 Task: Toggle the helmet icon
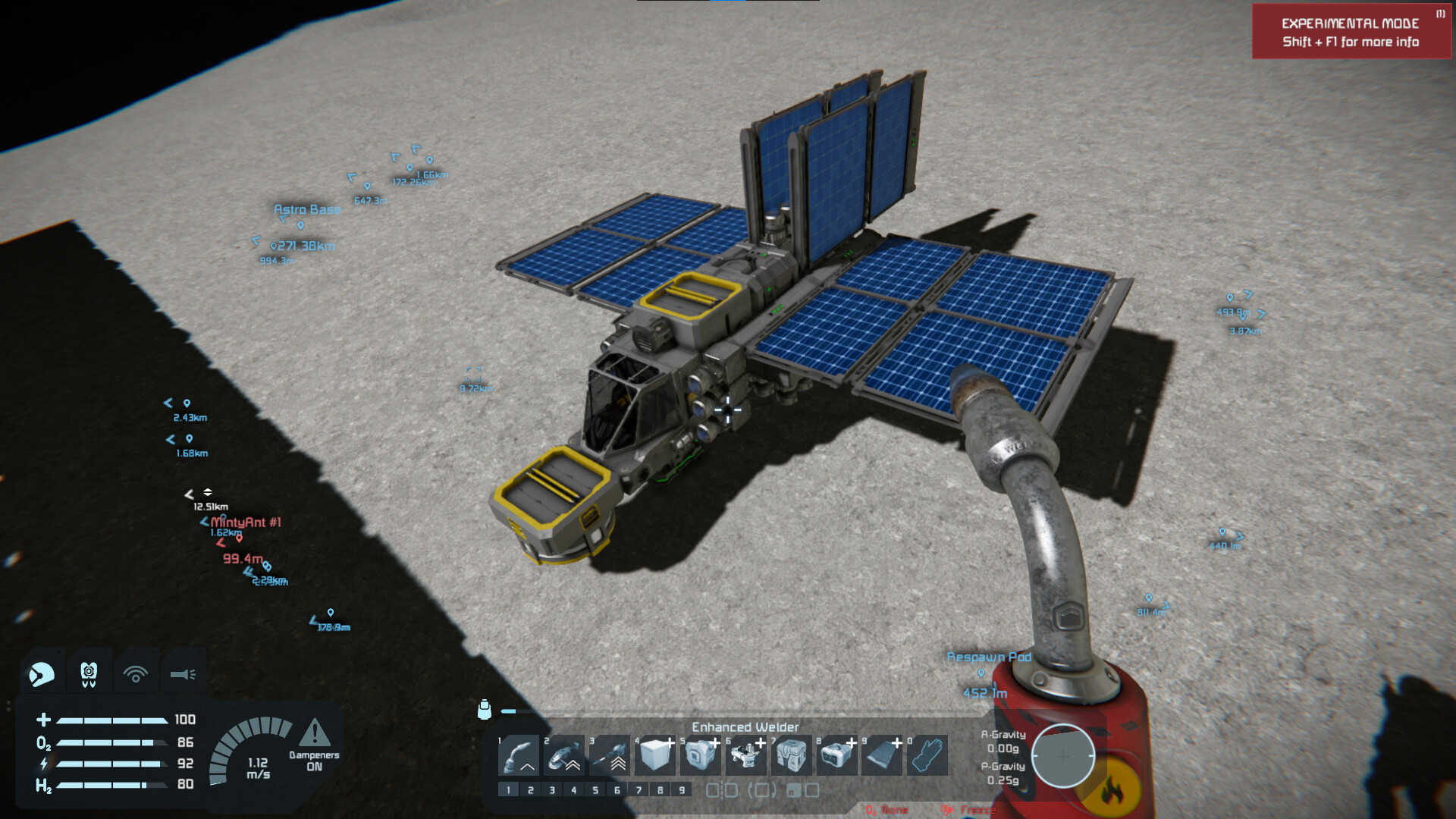pos(42,673)
